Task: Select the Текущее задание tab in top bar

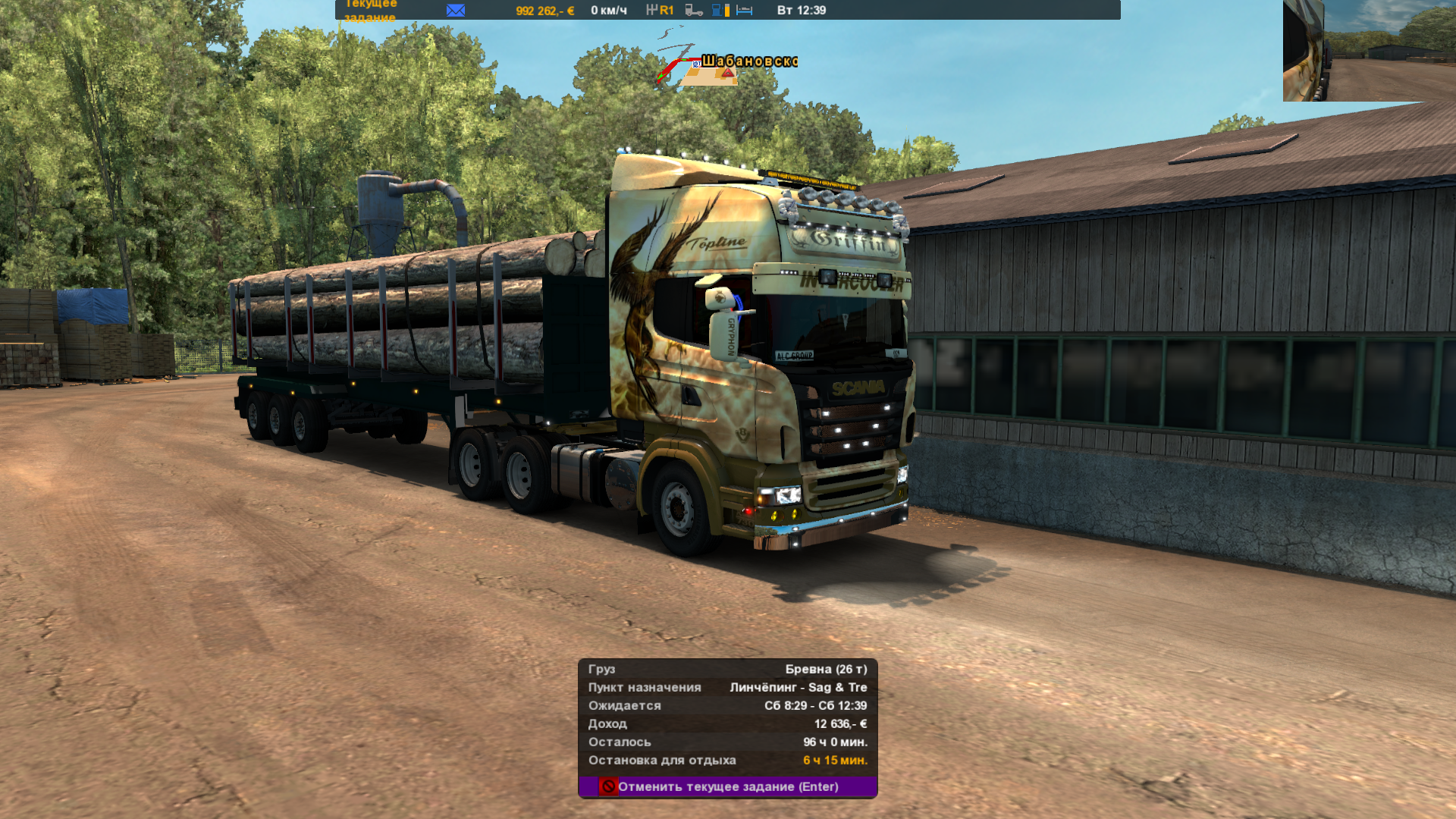Action: [371, 10]
